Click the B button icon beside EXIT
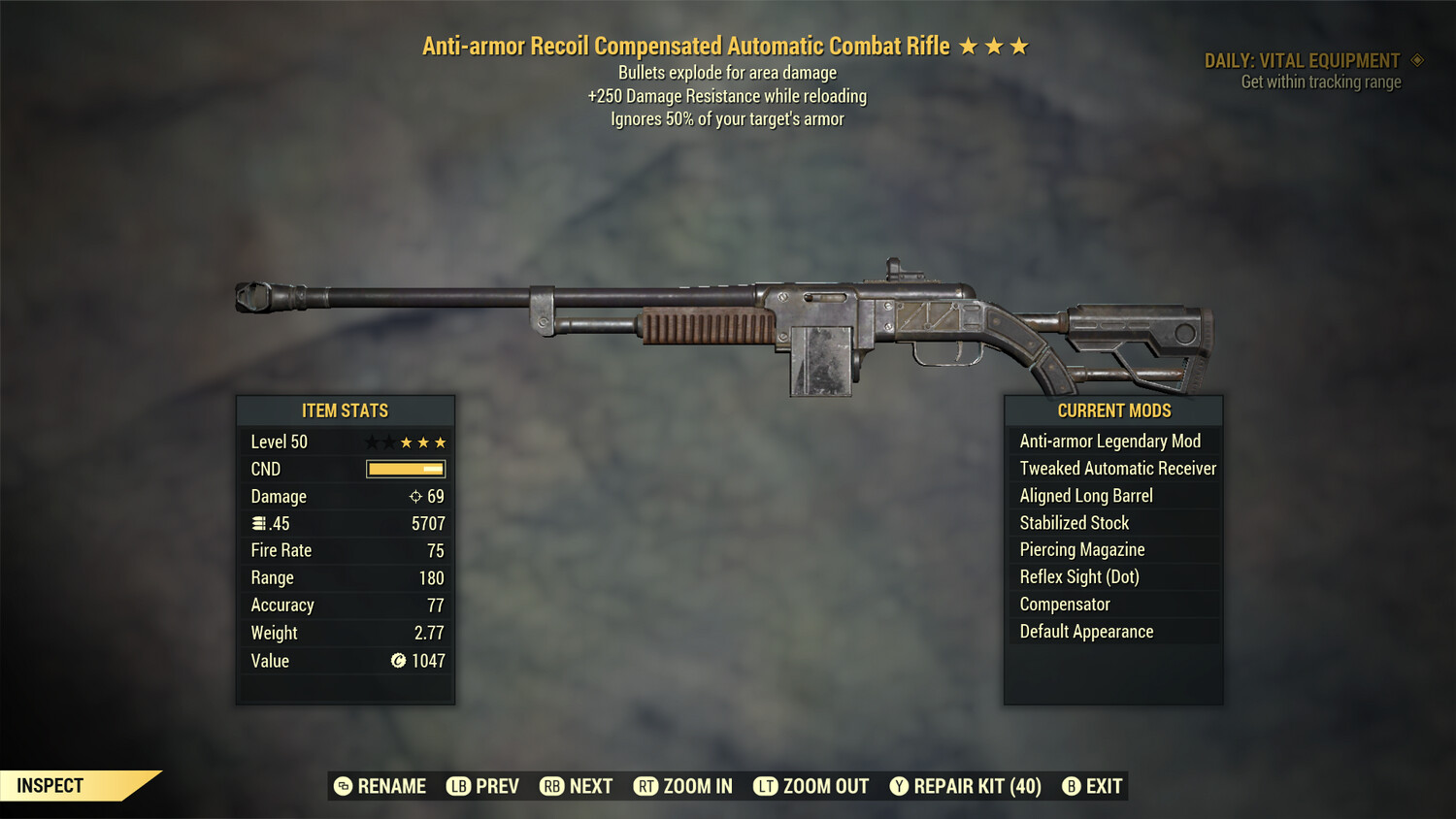This screenshot has height=819, width=1456. [1072, 786]
